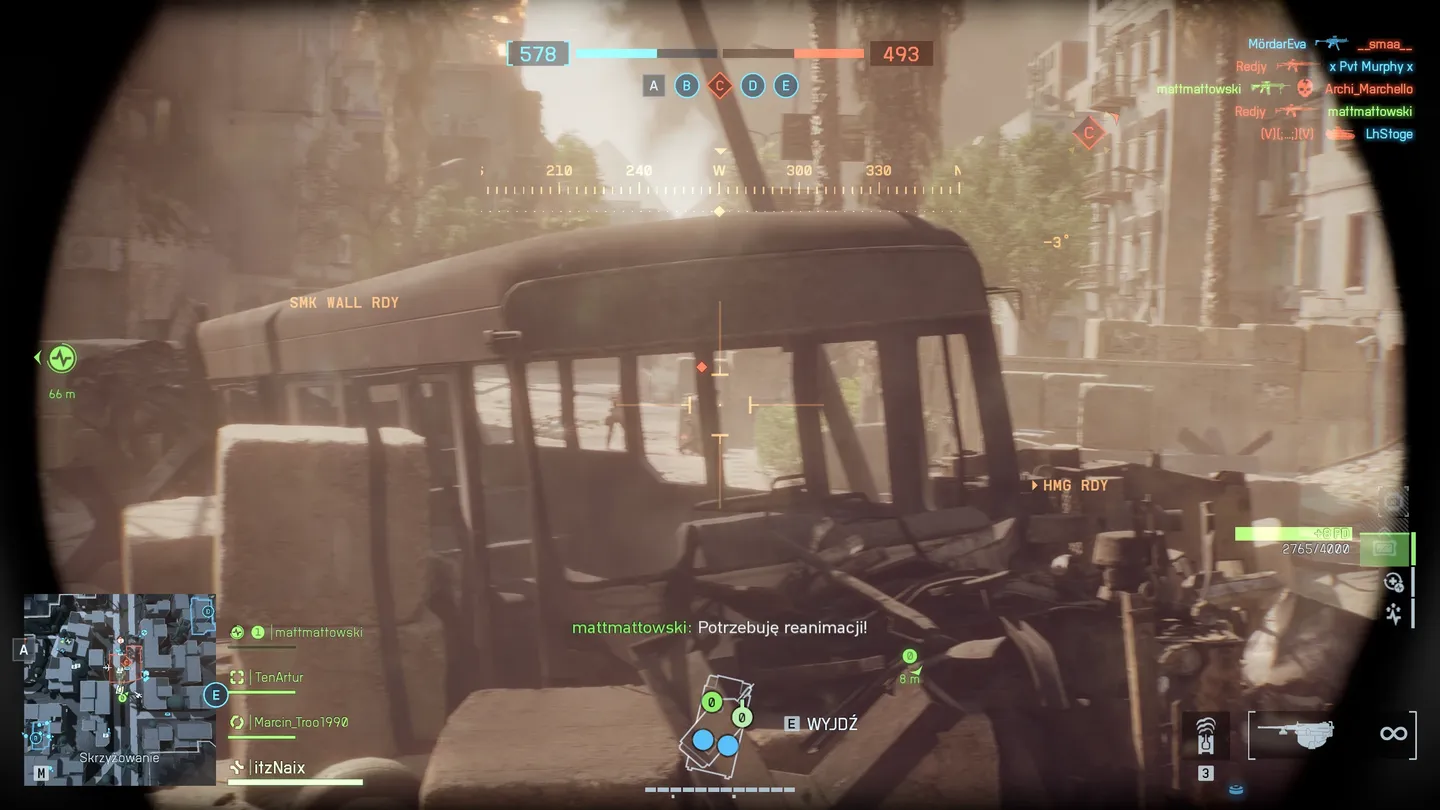Activate the SMK WALL RDY smoke ability
The width and height of the screenshot is (1440, 810).
pos(344,303)
